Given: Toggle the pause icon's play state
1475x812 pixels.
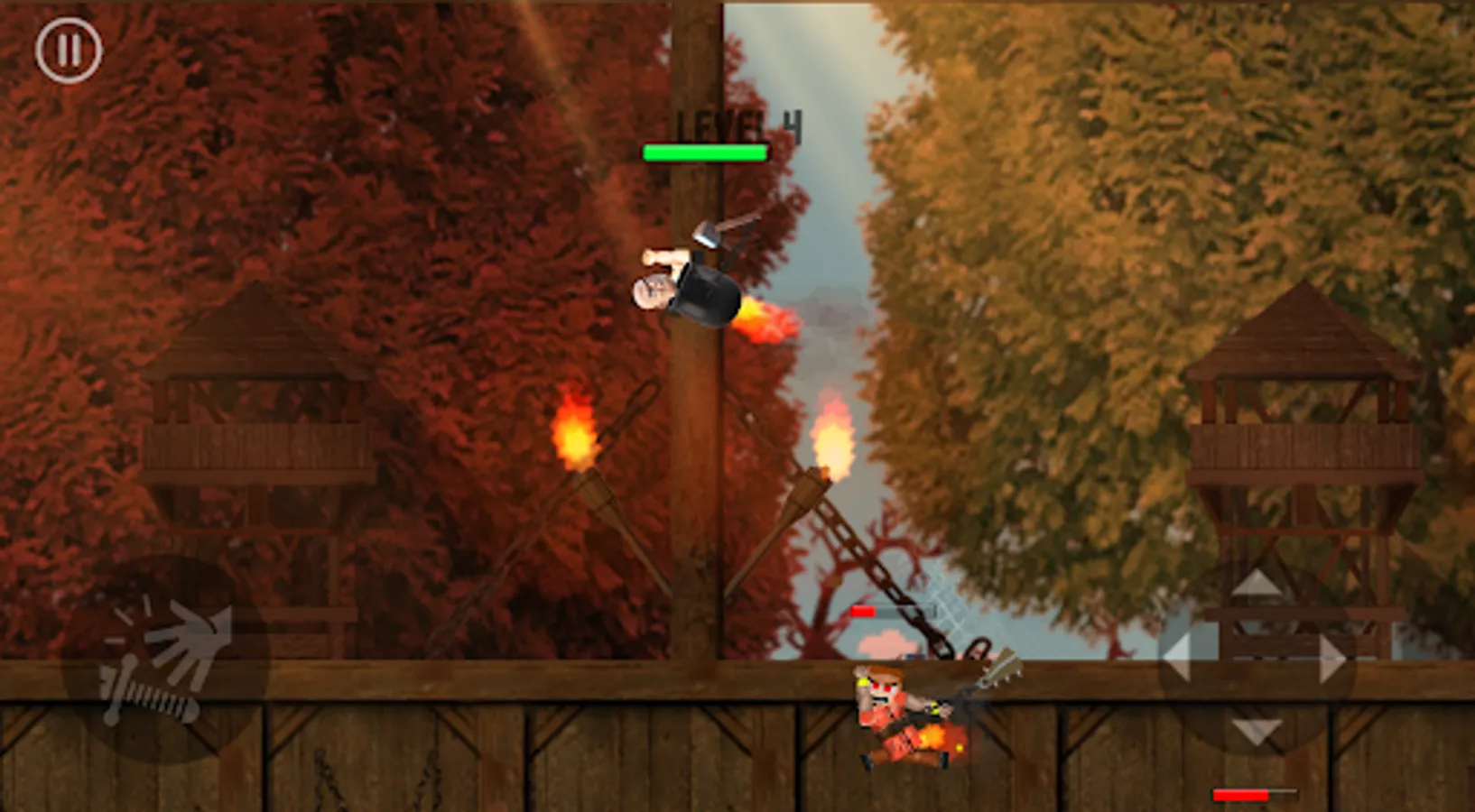Looking at the screenshot, I should click(x=68, y=50).
